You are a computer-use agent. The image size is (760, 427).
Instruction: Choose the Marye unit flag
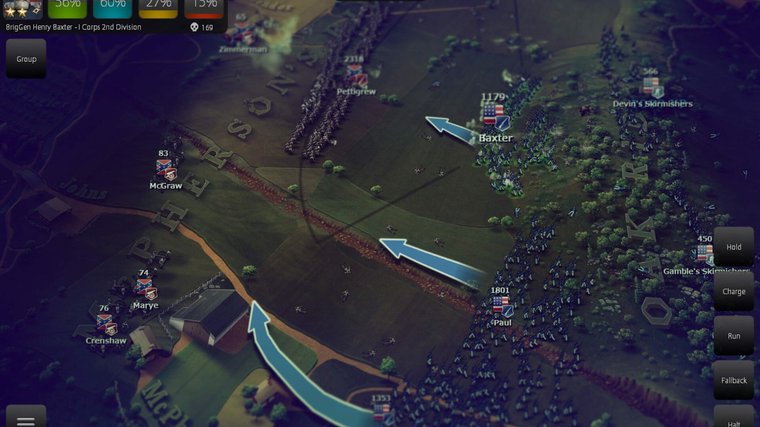[x=146, y=289]
